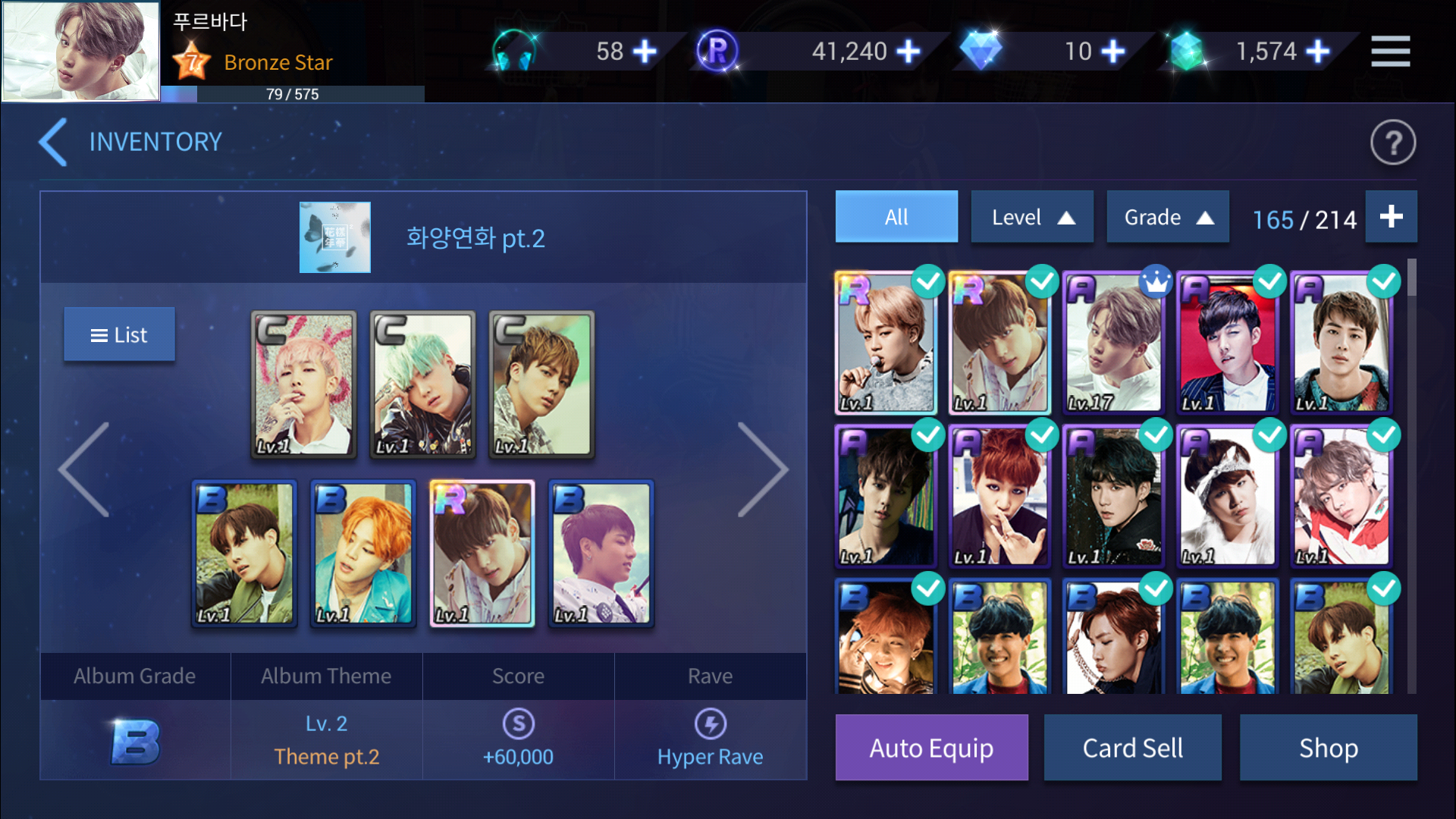Purchase diamonds with the plus icon
Screen dimensions: 1456x819
1112,51
